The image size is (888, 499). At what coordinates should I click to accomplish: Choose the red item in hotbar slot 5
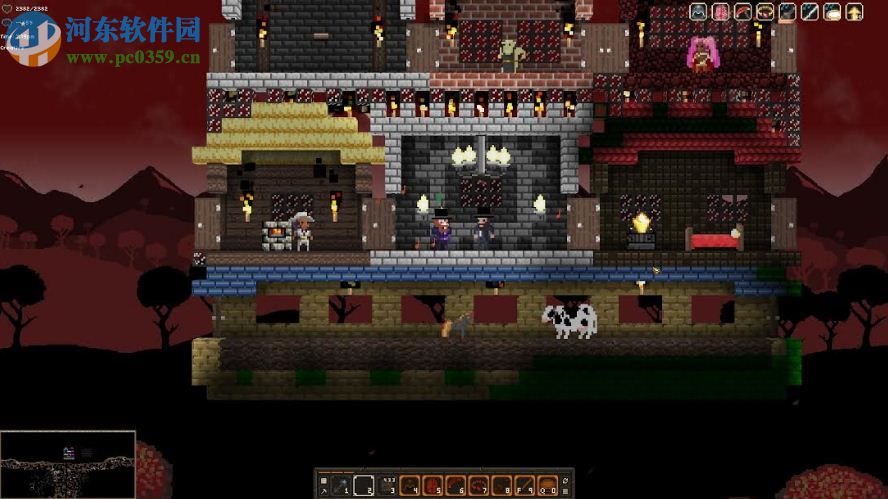[x=432, y=485]
